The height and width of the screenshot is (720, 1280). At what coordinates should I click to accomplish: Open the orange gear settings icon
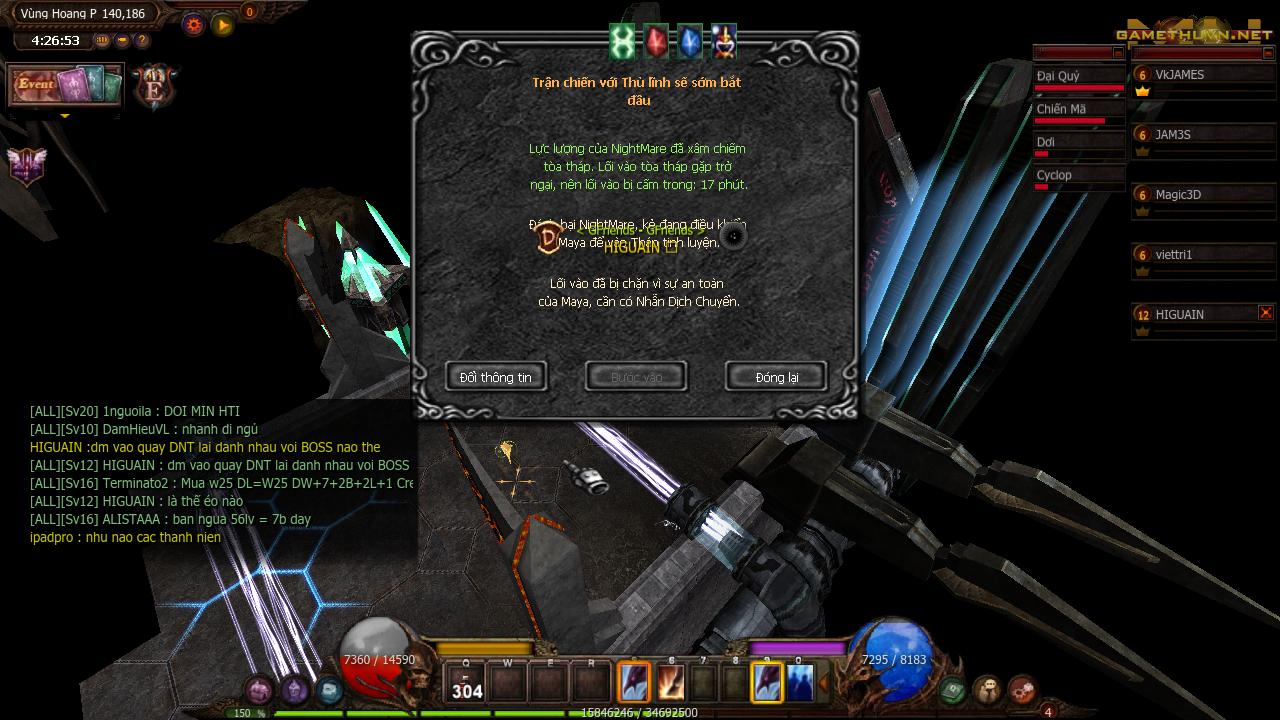tap(194, 24)
